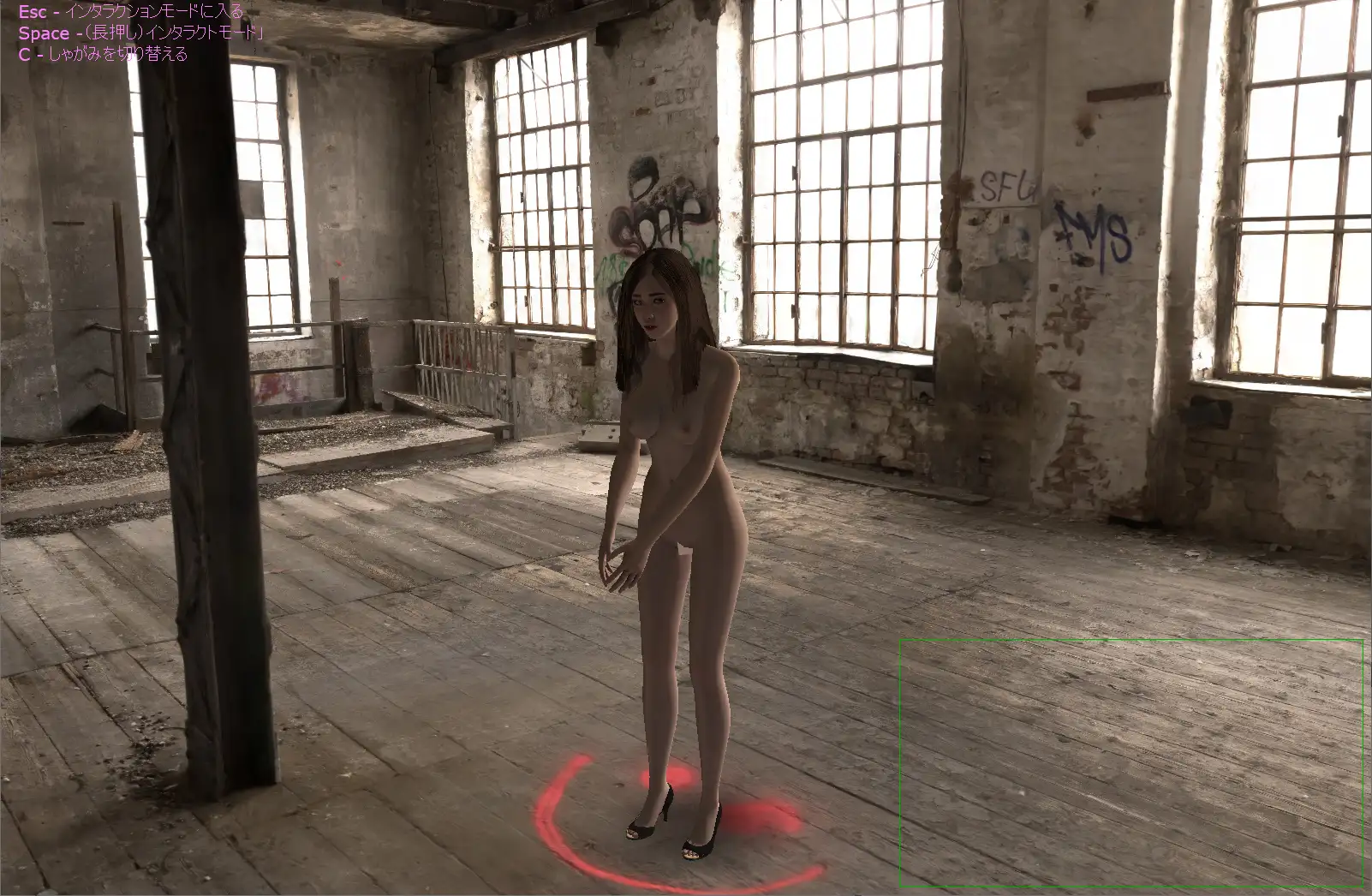The image size is (1372, 896).
Task: Click the Space long-press interact hint text
Action: coord(137,33)
